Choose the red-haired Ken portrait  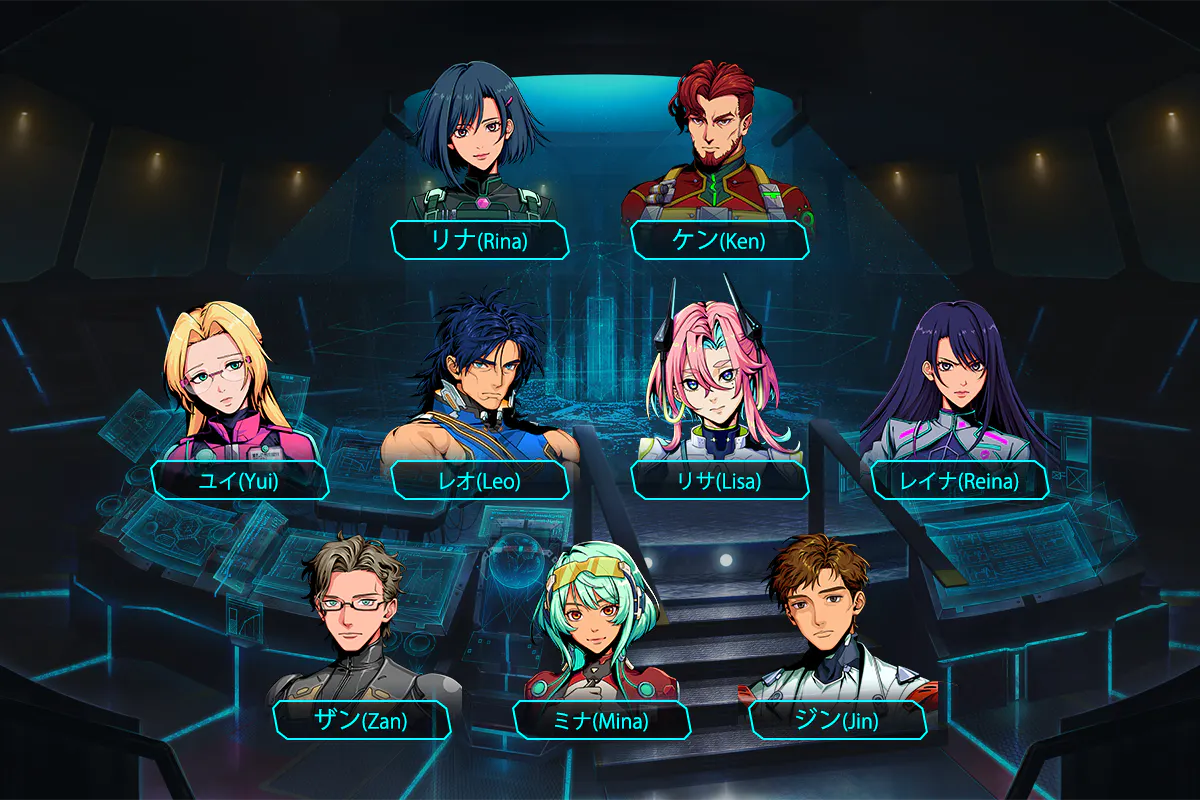[x=718, y=140]
